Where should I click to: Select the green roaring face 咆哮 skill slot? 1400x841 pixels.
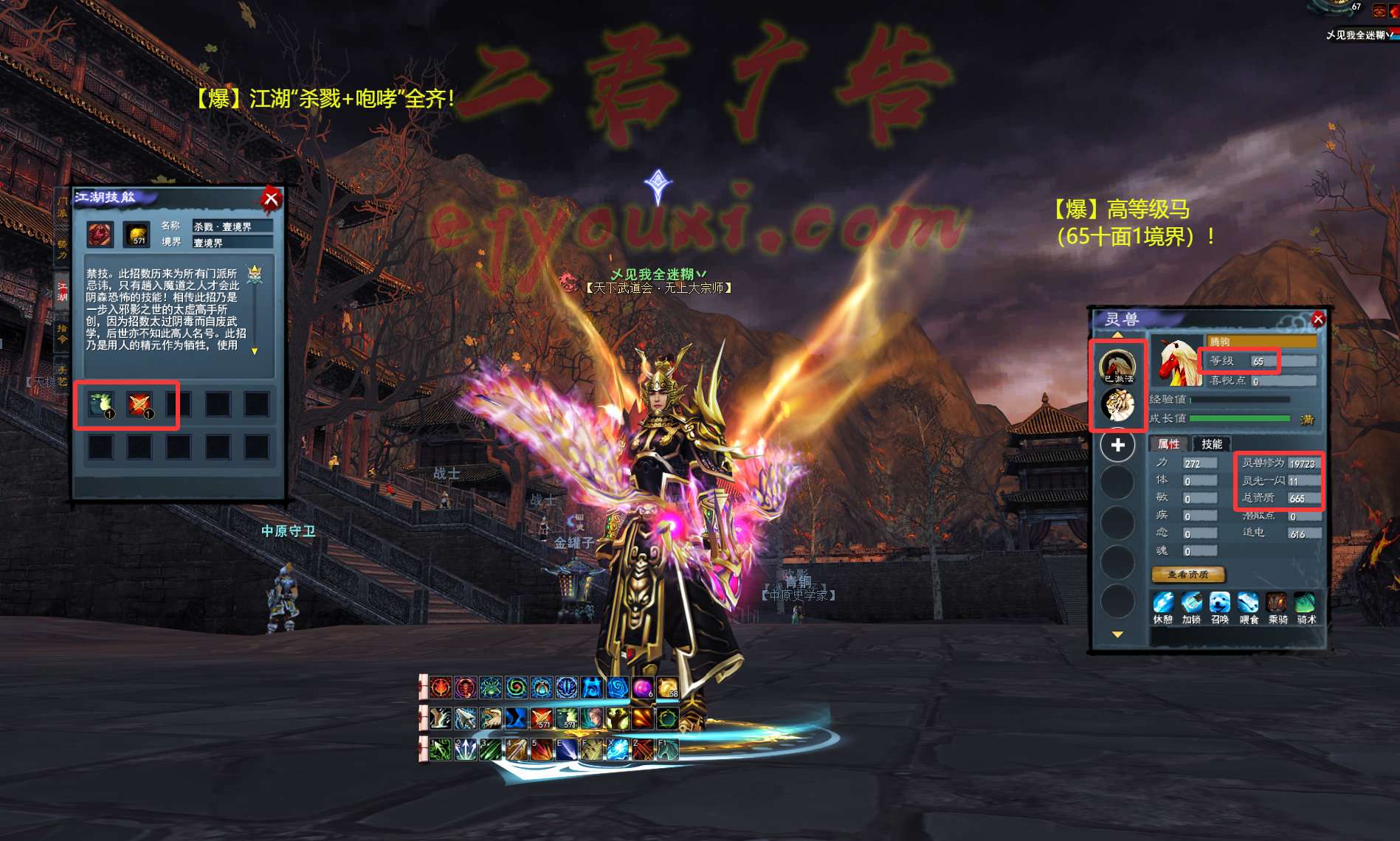pyautogui.click(x=101, y=404)
